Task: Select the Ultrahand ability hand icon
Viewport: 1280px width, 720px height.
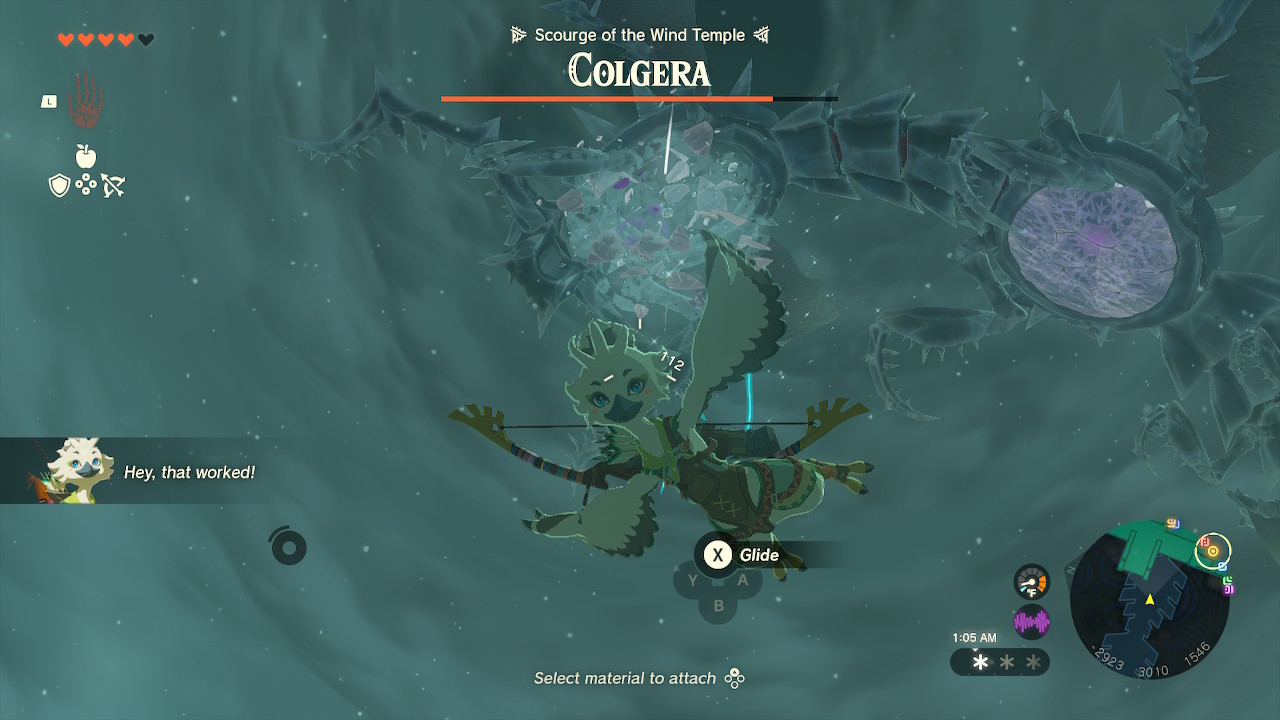Action: coord(86,101)
